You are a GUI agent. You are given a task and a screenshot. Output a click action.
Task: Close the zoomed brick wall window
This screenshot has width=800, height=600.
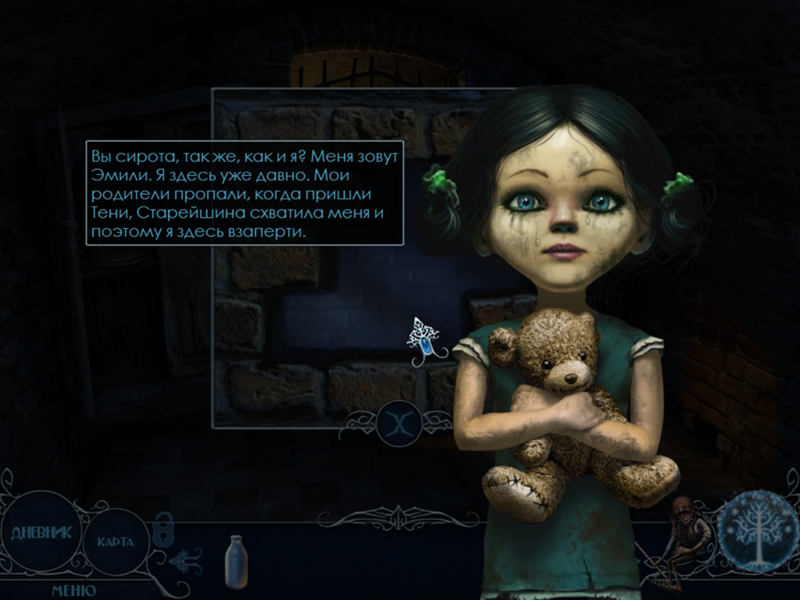(399, 423)
